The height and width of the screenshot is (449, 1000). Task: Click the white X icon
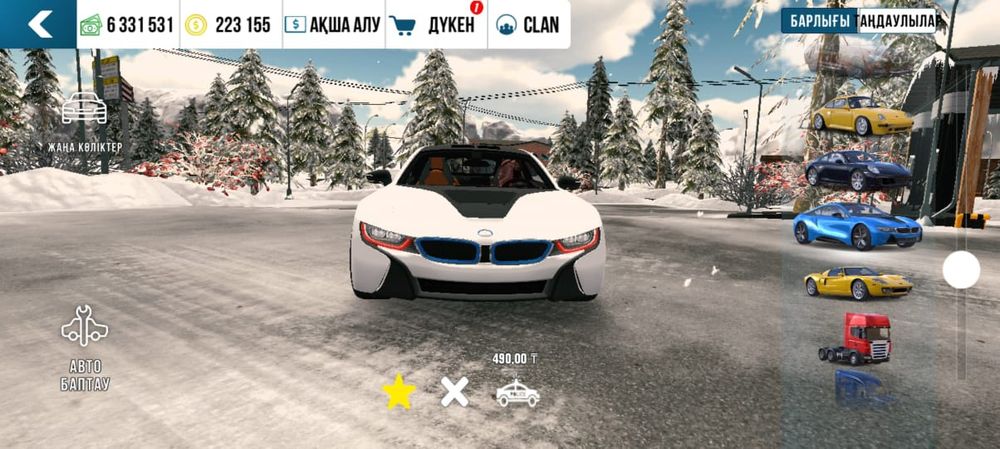(x=455, y=392)
